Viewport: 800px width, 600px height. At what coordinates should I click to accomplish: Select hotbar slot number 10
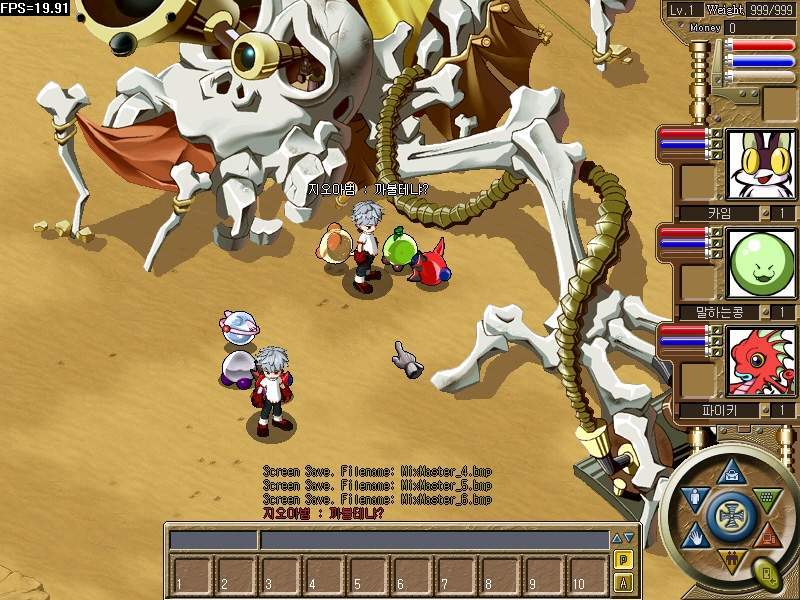pyautogui.click(x=586, y=574)
